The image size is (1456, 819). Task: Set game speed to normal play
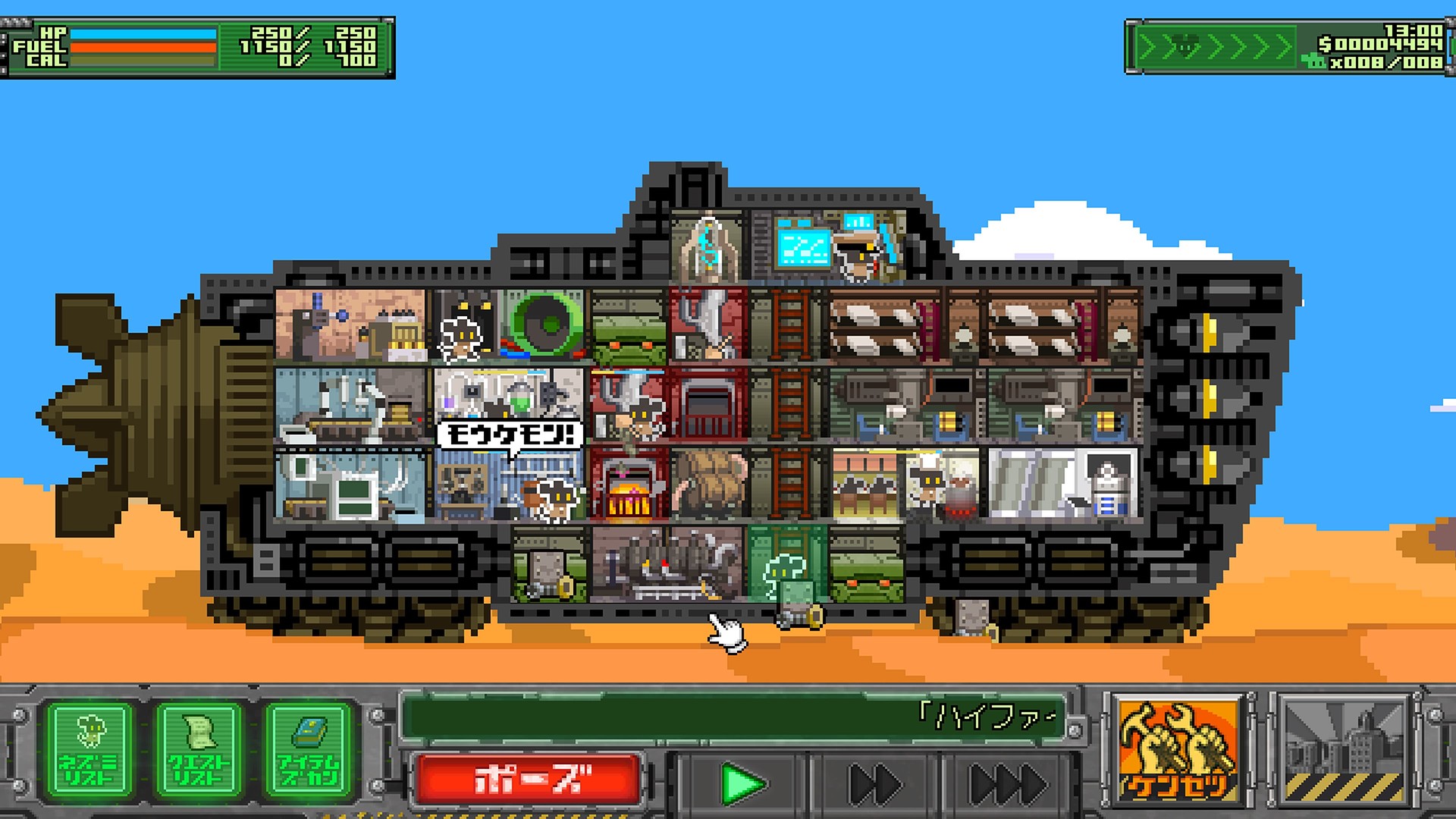(742, 784)
